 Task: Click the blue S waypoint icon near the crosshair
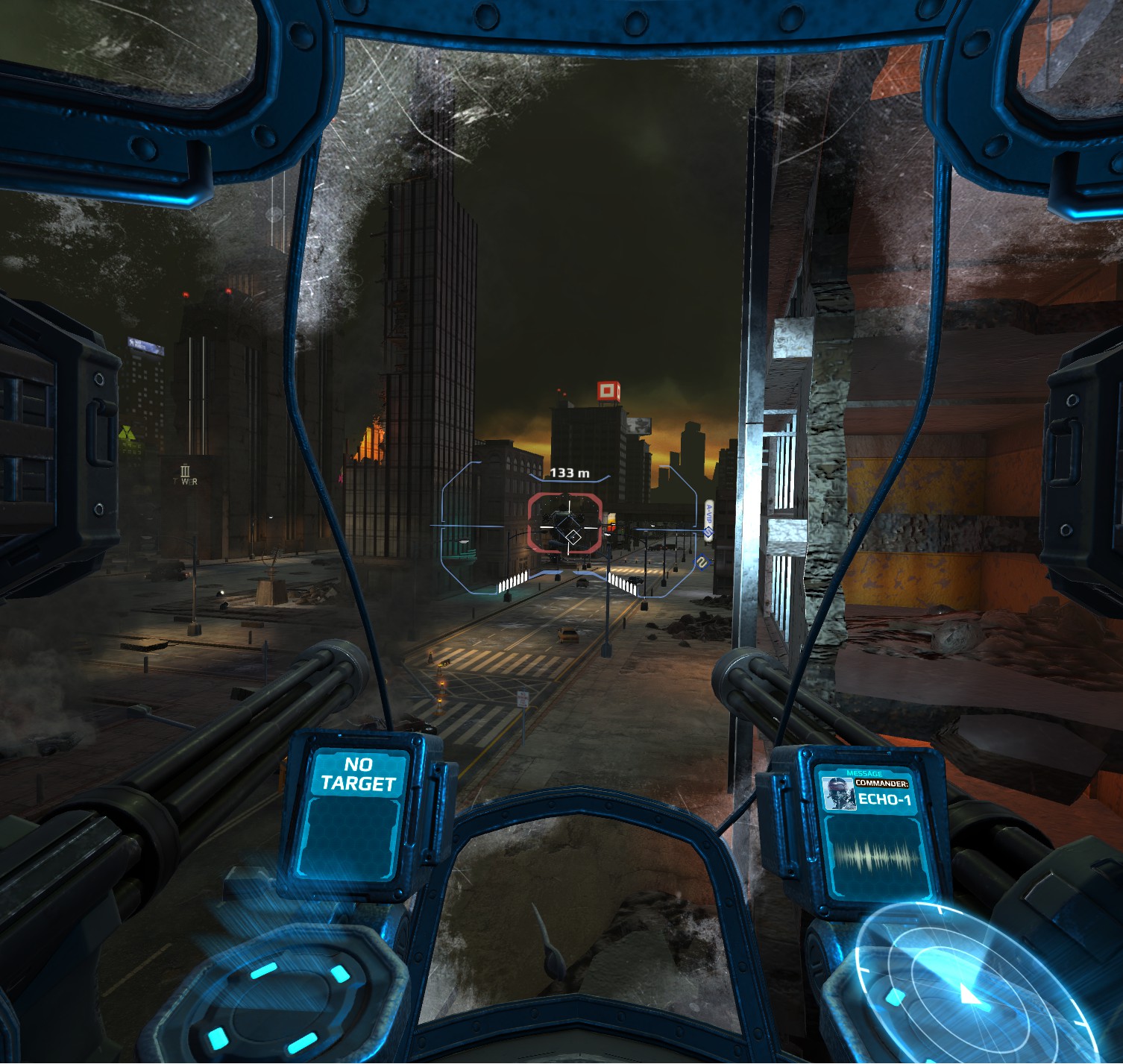tap(708, 531)
